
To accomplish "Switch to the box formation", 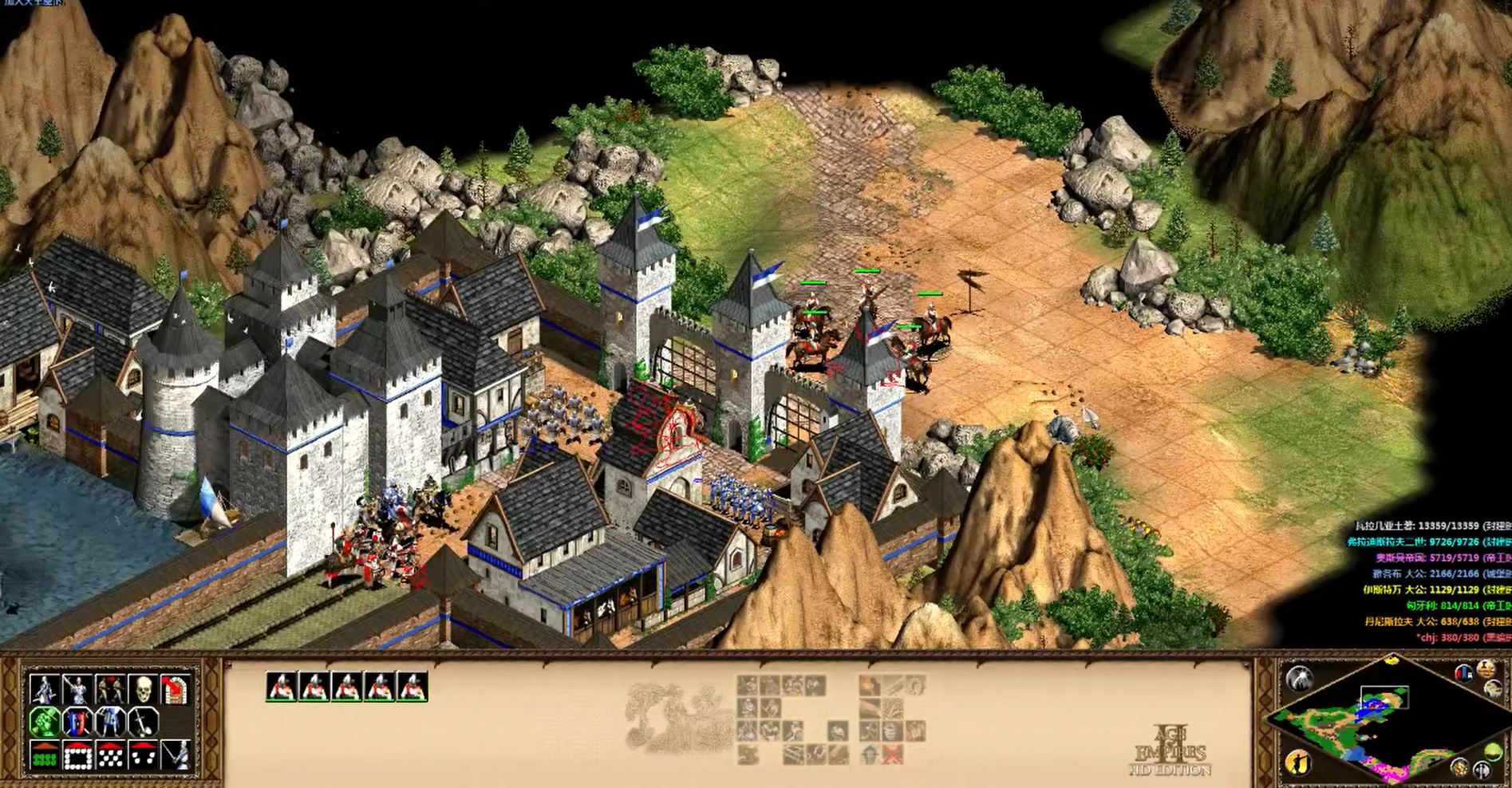I will coord(77,755).
